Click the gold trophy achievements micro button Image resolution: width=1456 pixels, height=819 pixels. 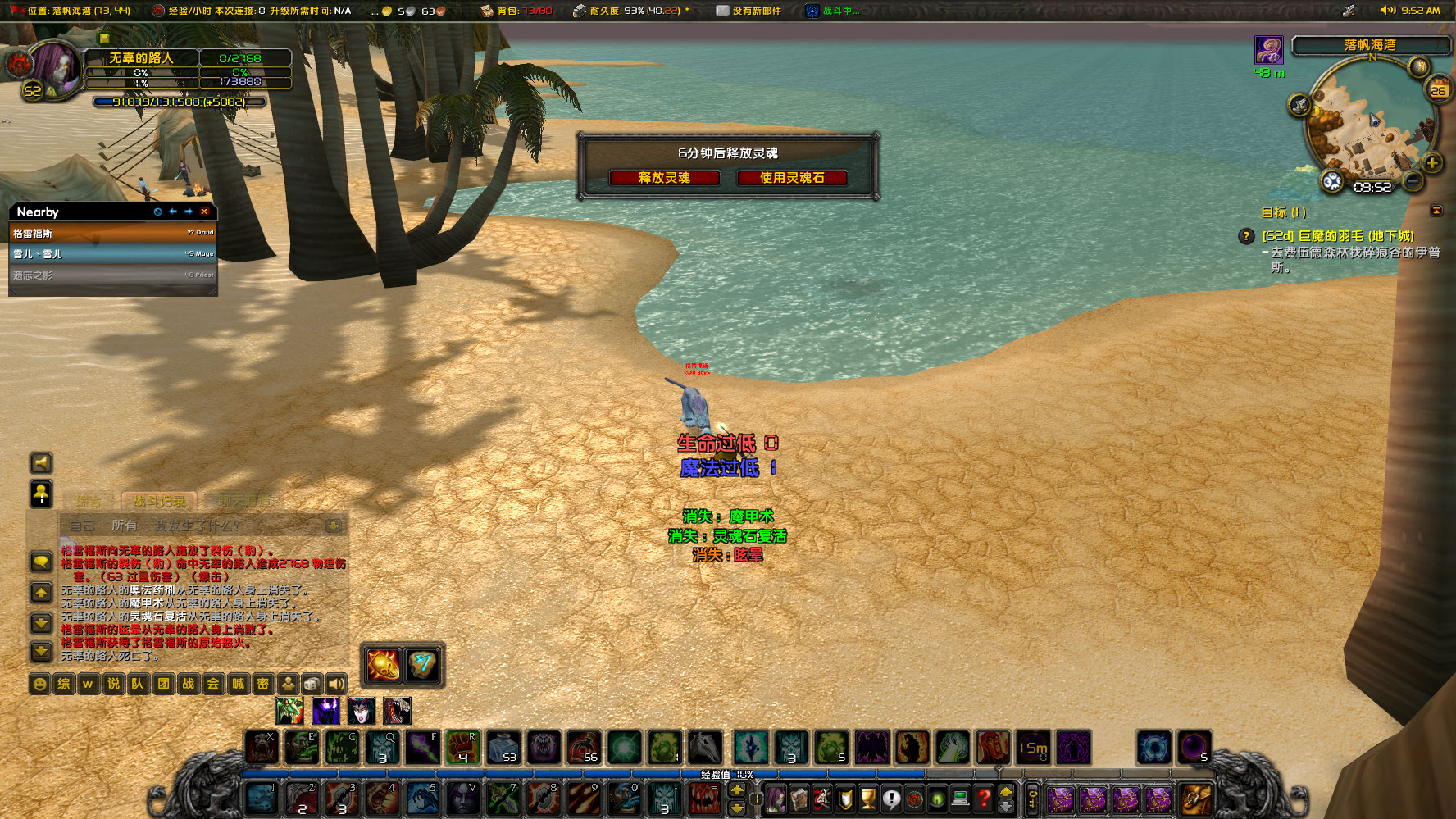pyautogui.click(x=868, y=798)
